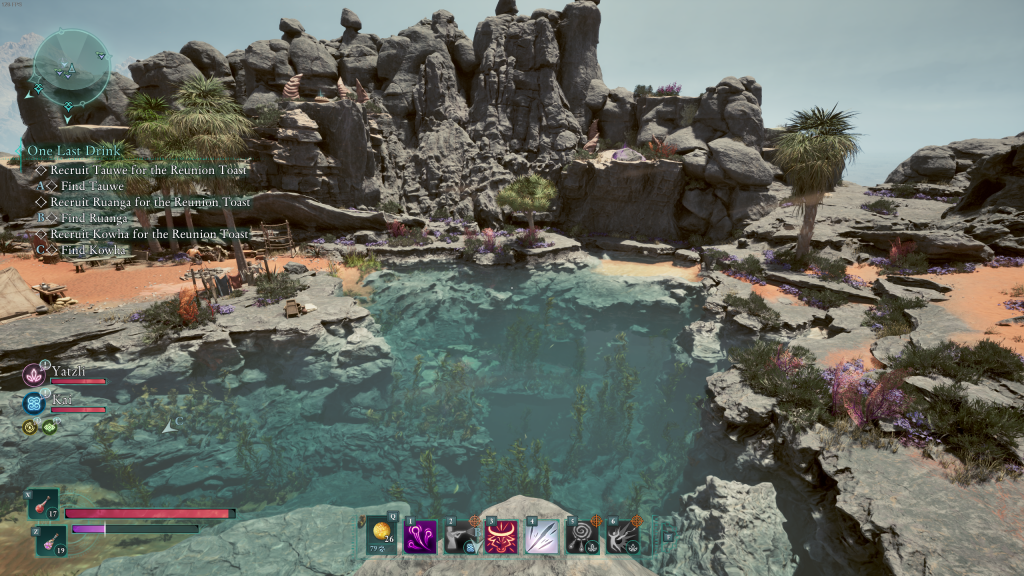Activate the white slashing streaks ability
Image resolution: width=1024 pixels, height=576 pixels.
click(542, 536)
